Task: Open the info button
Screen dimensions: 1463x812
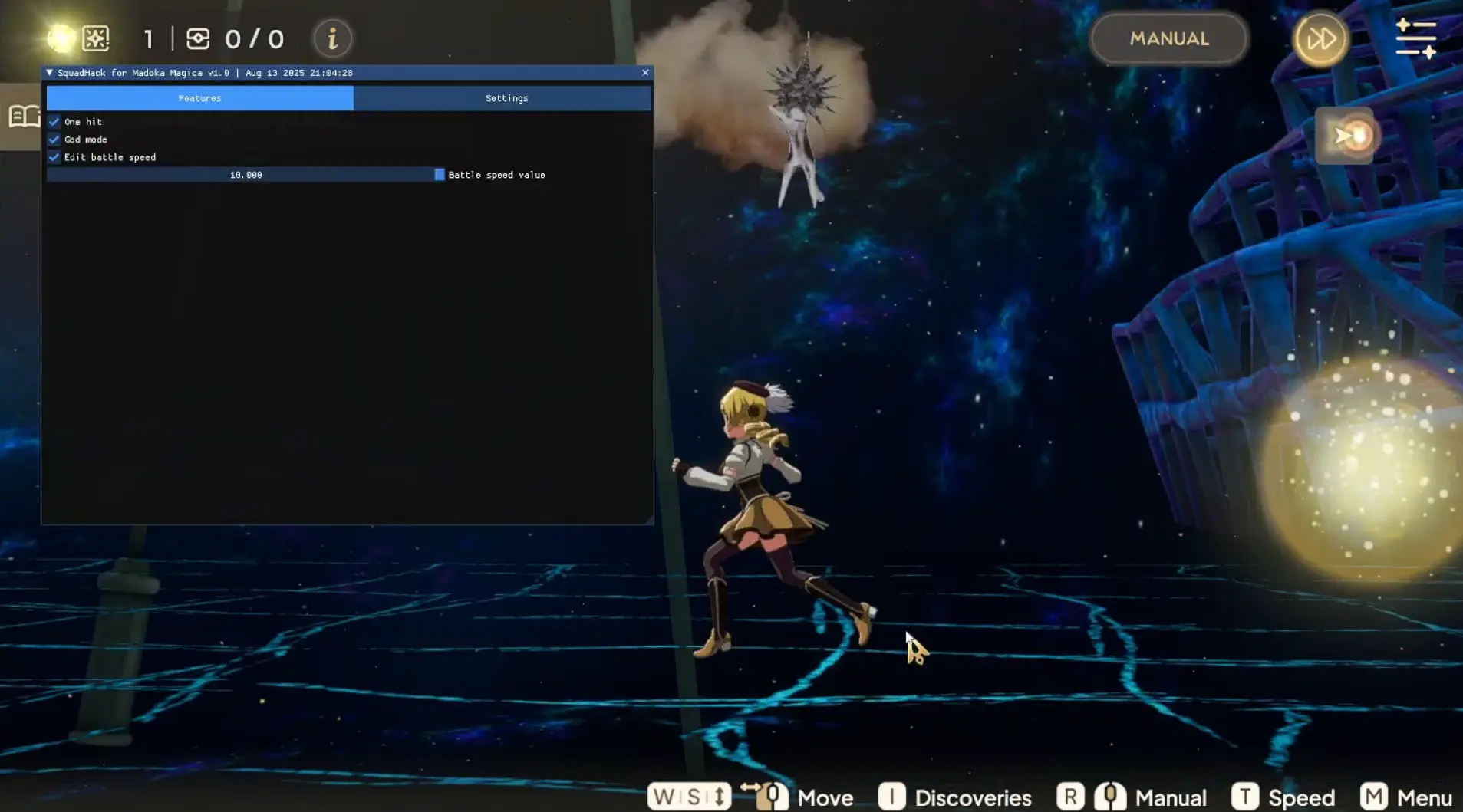Action: click(332, 38)
